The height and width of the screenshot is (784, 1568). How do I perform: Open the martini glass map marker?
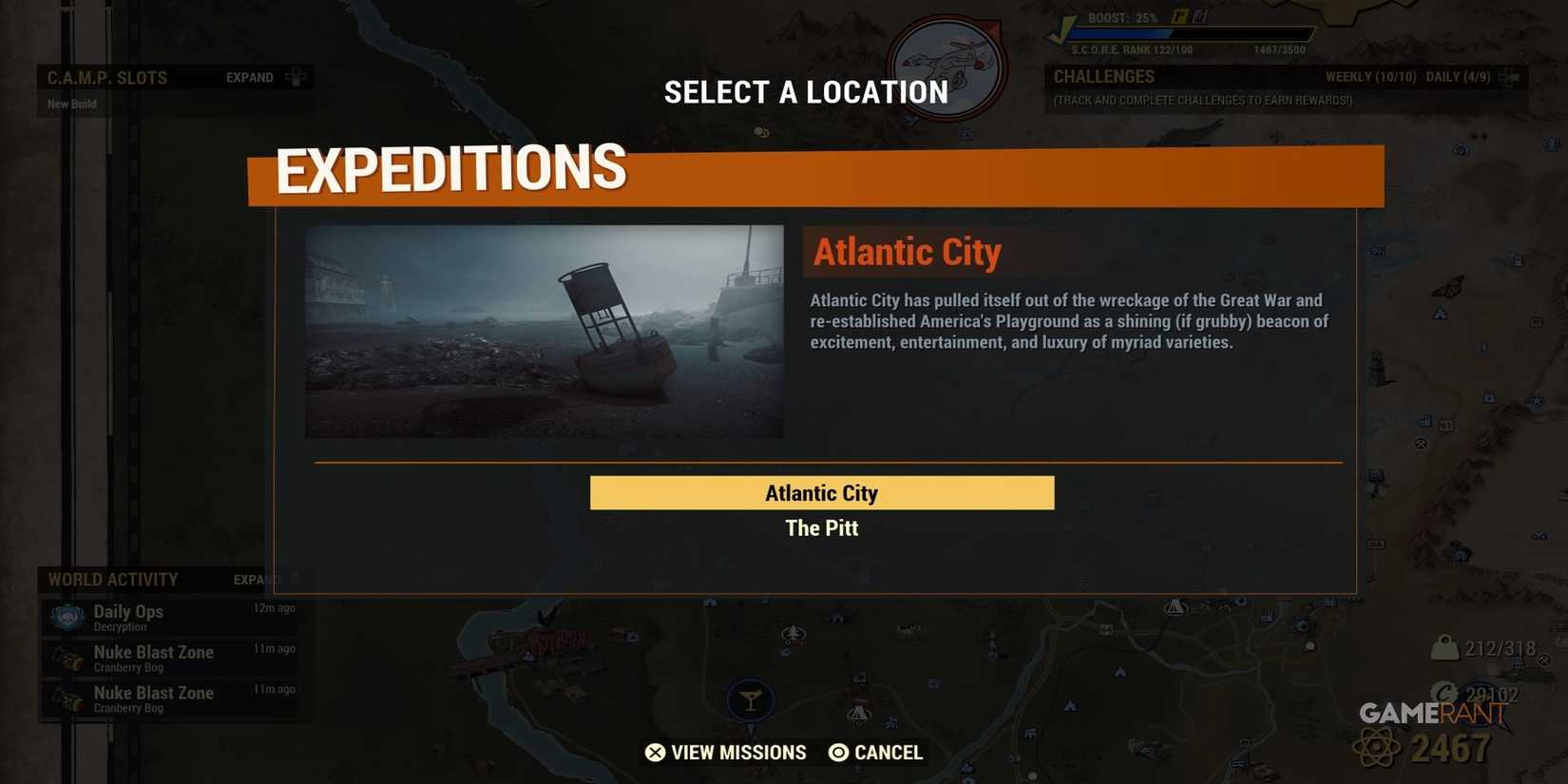[751, 699]
